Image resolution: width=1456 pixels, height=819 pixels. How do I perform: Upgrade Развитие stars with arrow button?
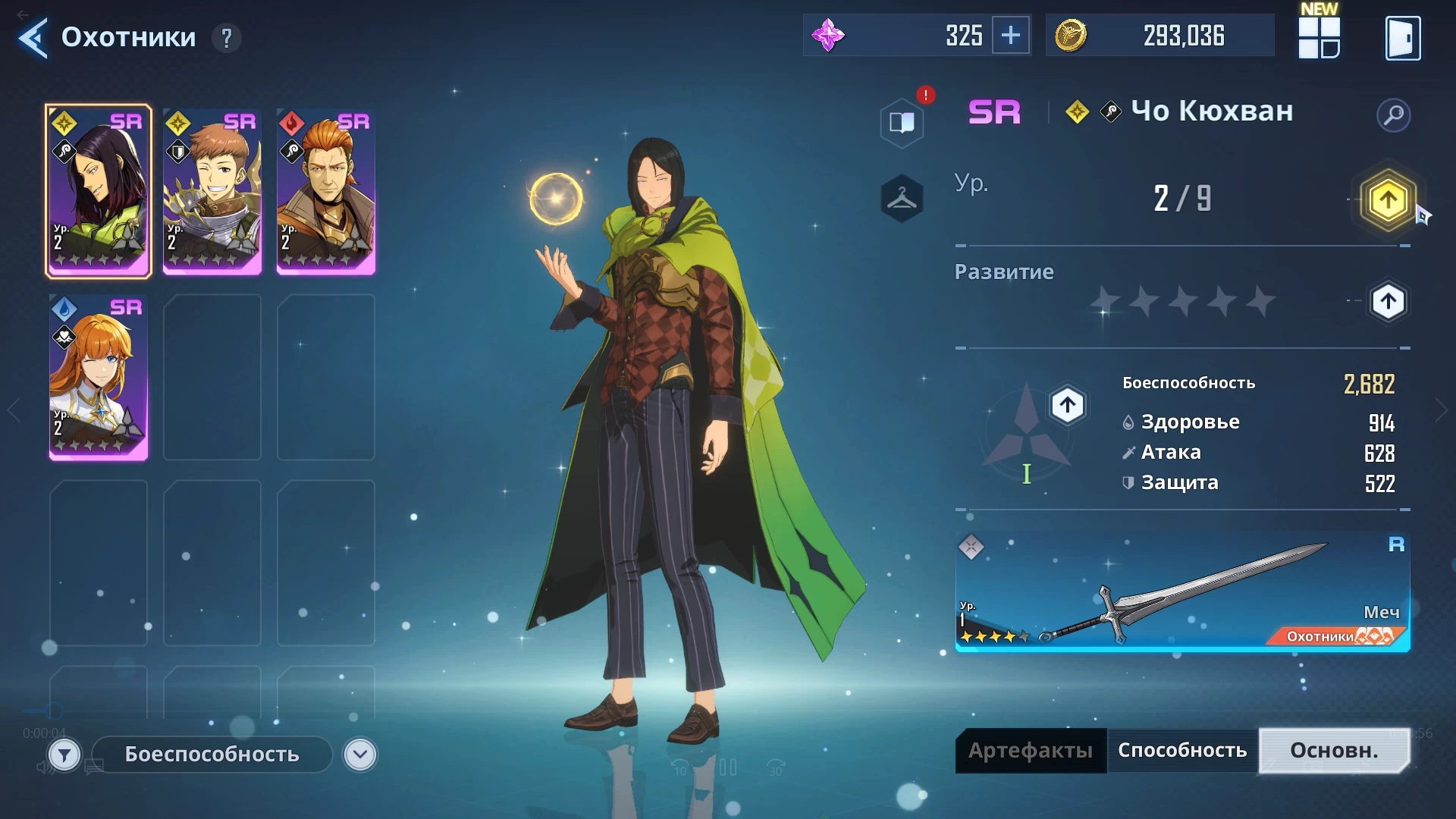(1388, 302)
